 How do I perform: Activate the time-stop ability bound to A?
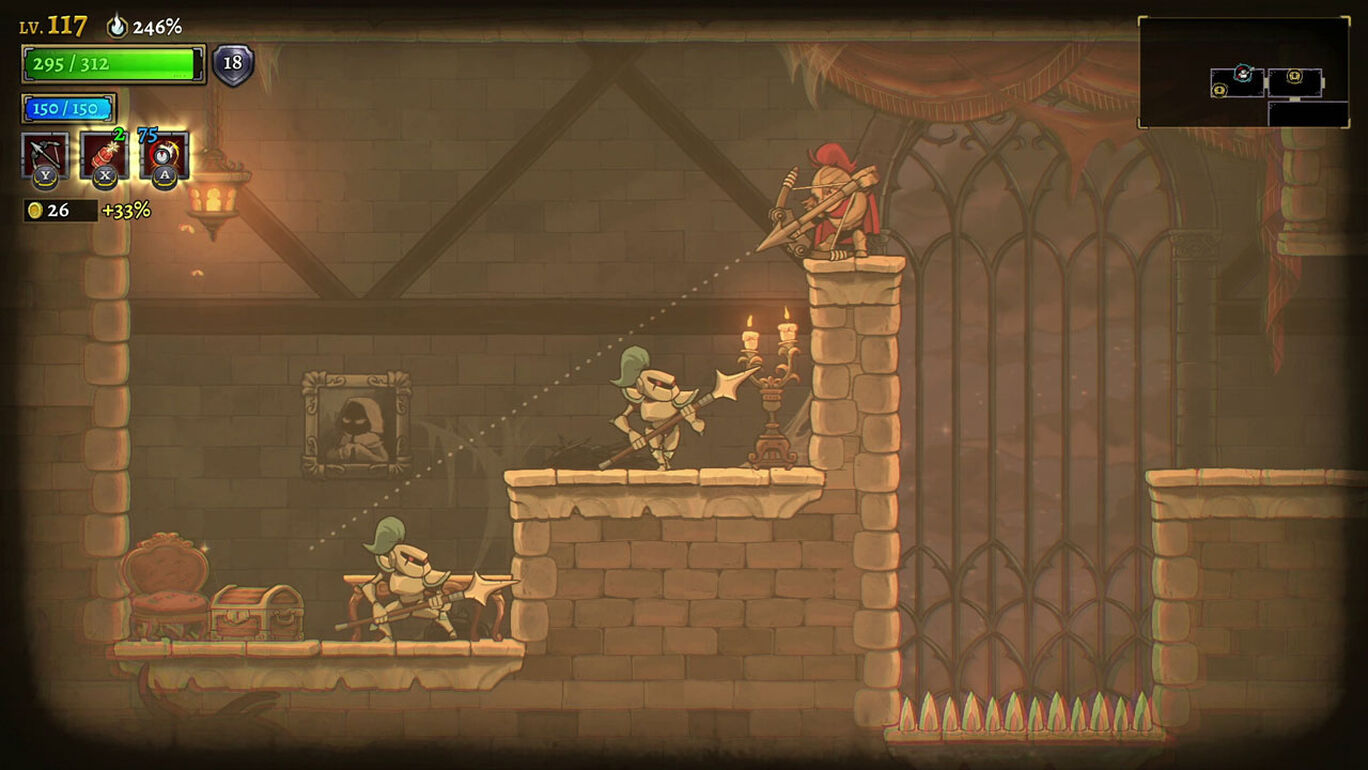click(x=163, y=154)
